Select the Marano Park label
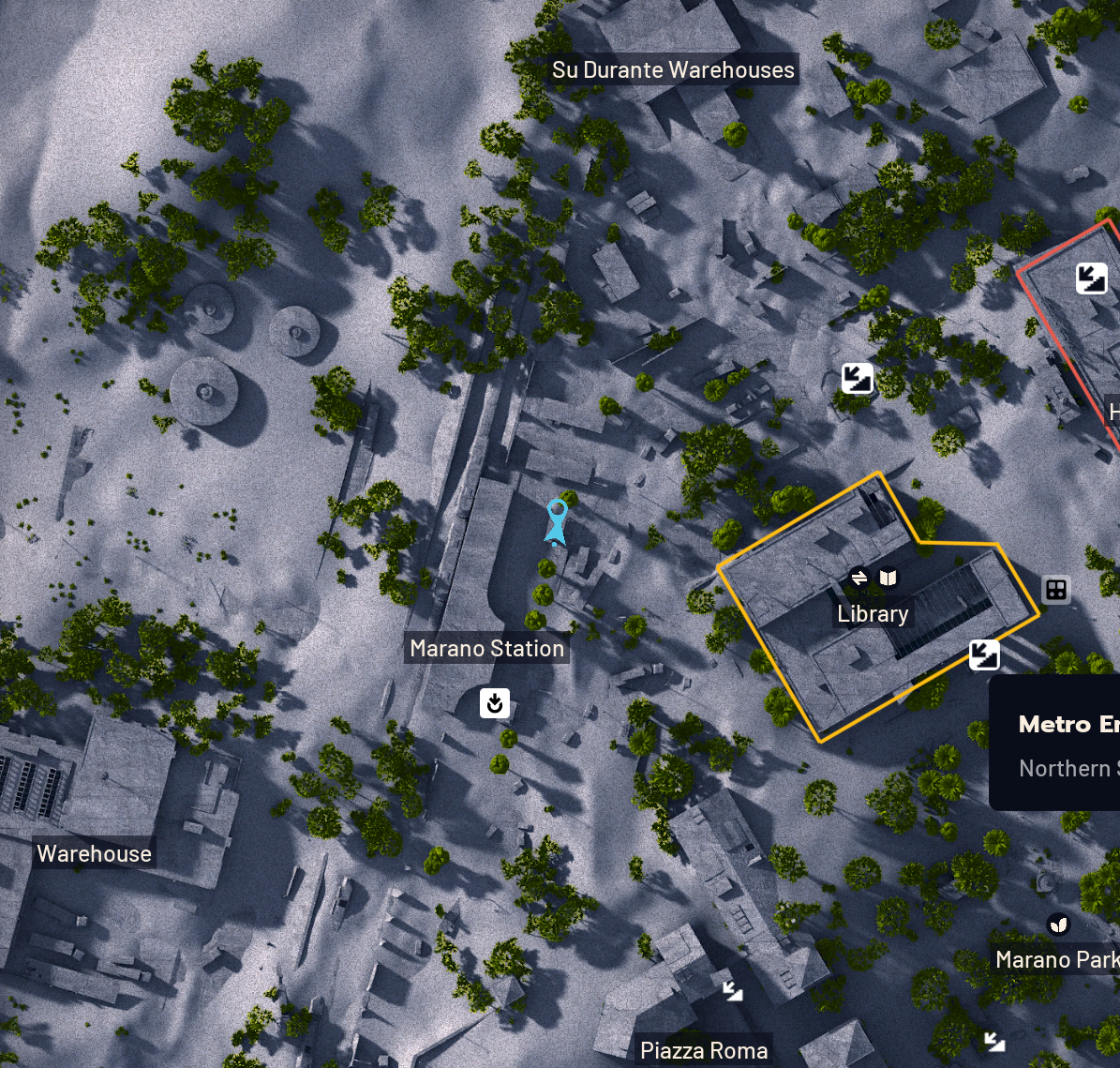1120x1068 pixels. pos(1056,960)
